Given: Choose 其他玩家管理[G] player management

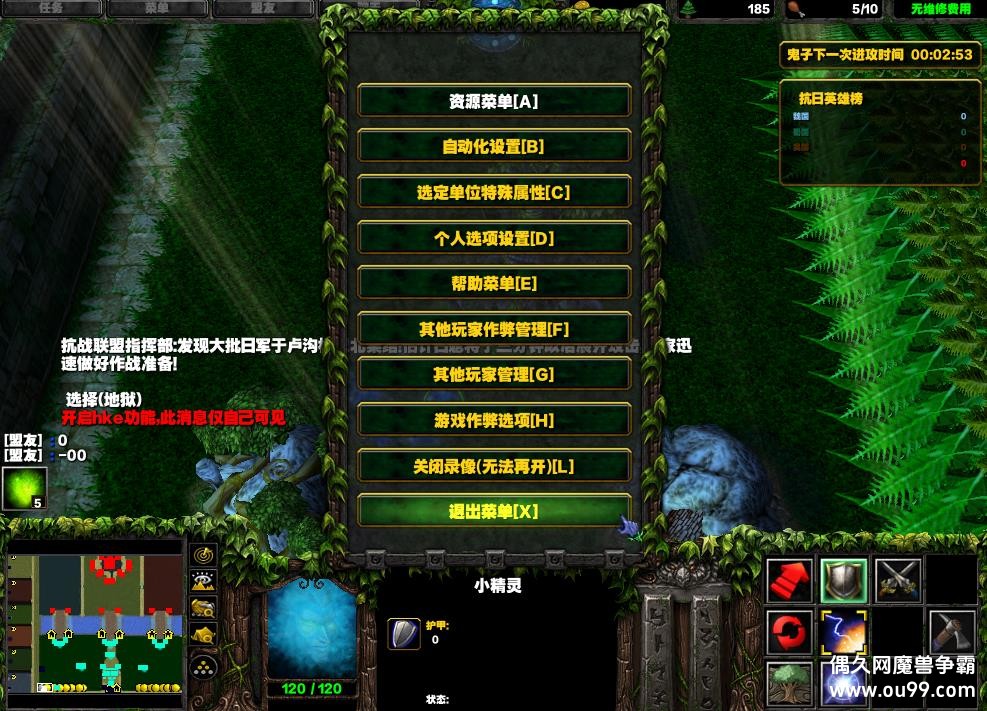Looking at the screenshot, I should [494, 374].
